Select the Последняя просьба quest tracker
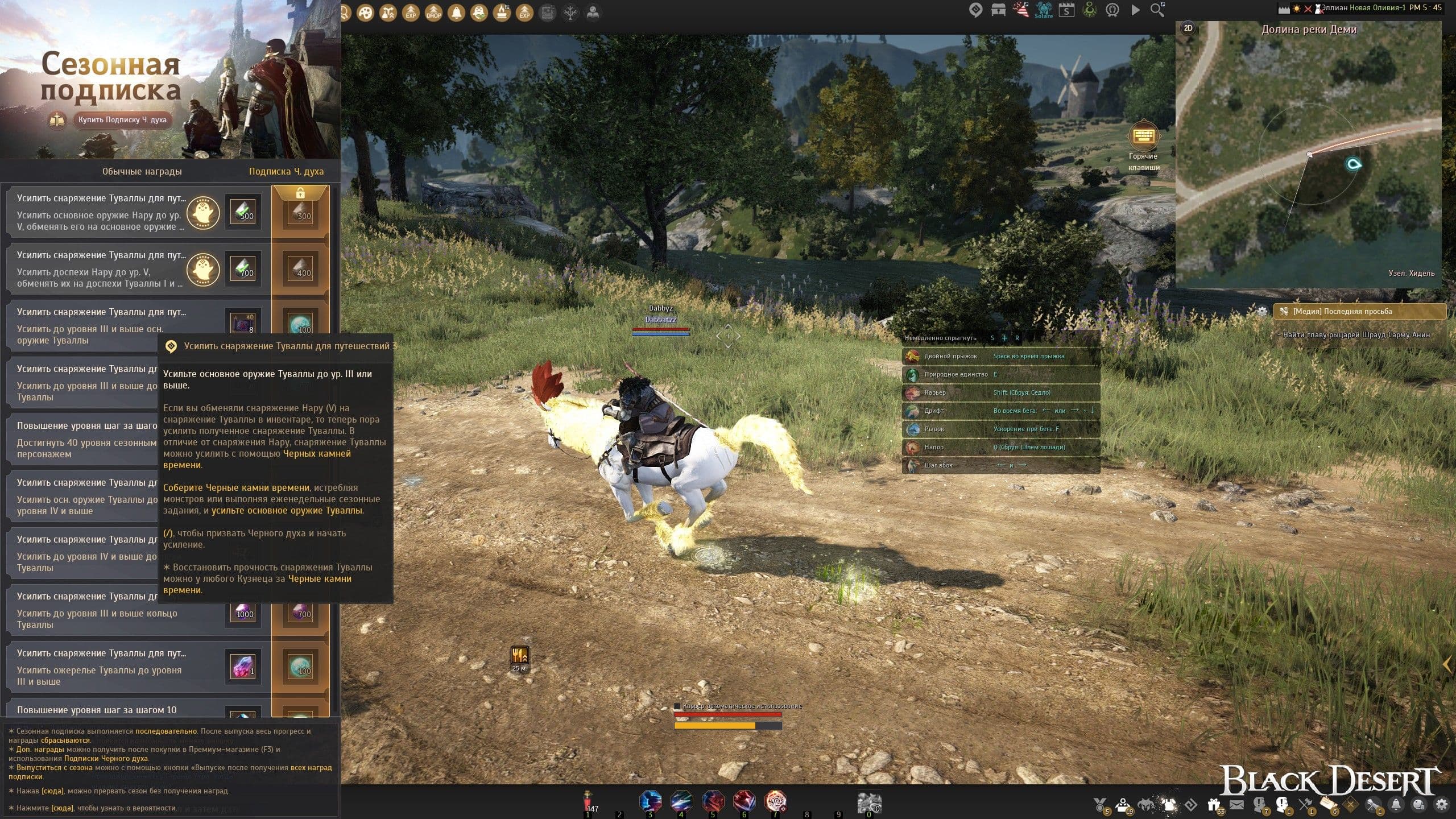The height and width of the screenshot is (819, 1456). tap(1359, 311)
